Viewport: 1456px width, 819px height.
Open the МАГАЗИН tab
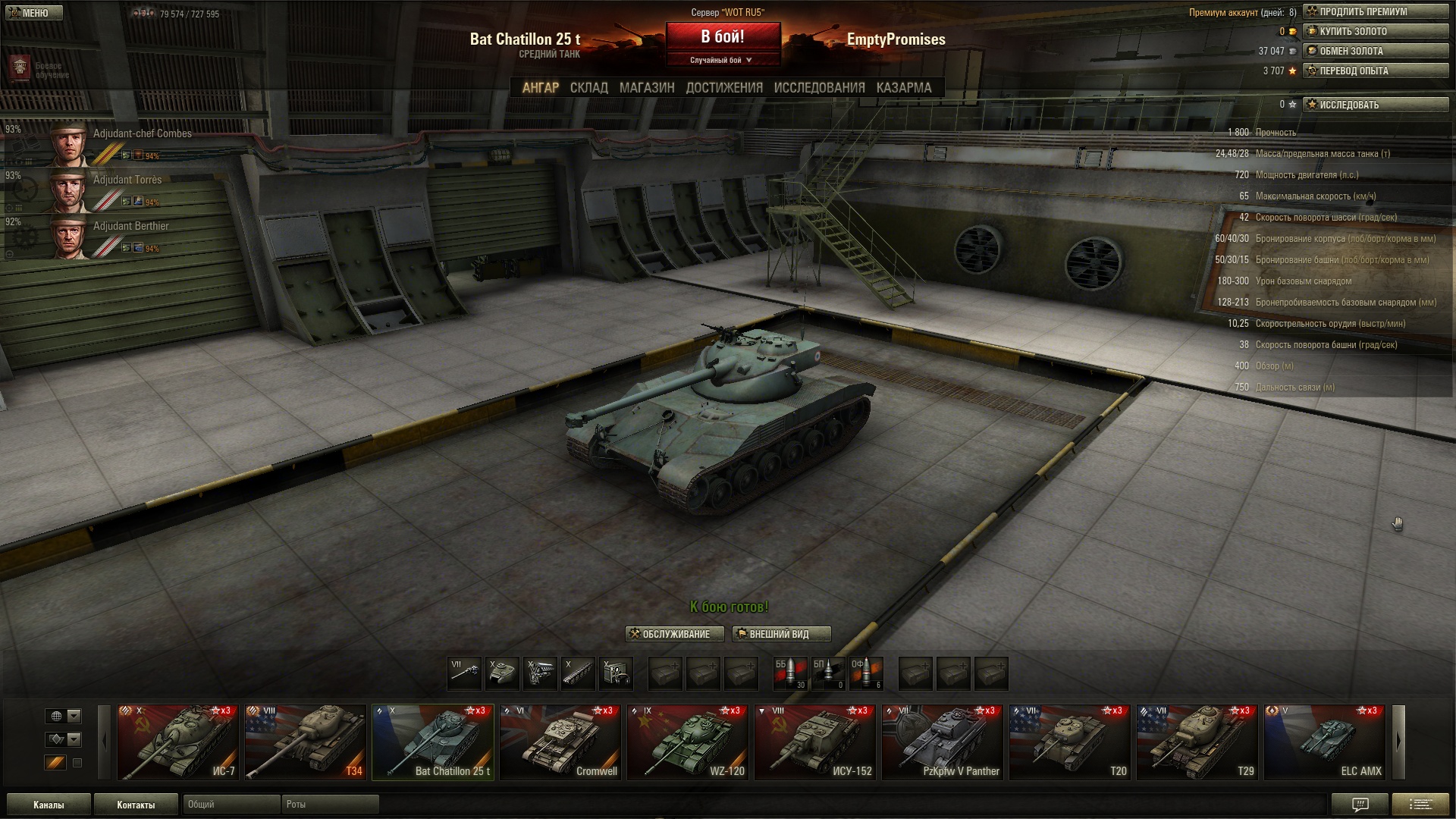(x=646, y=88)
